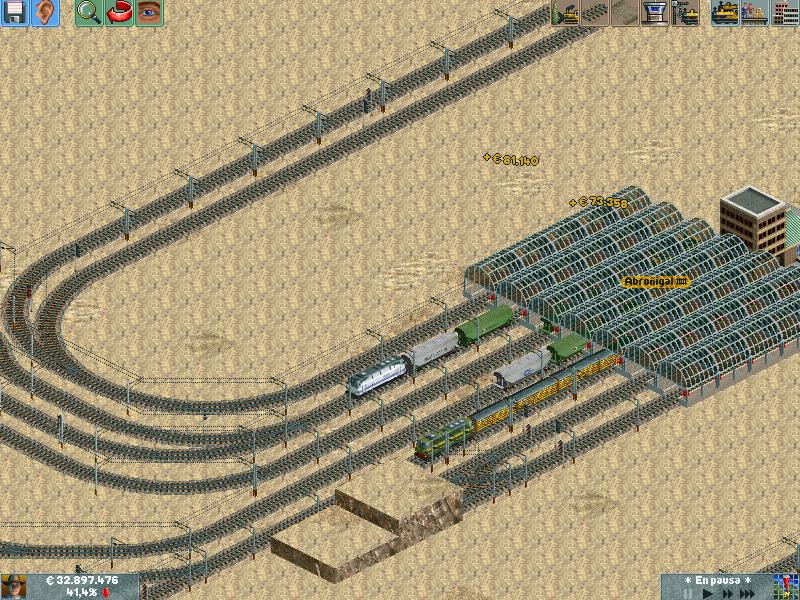
Task: Click the company owner portrait
Action: (14, 586)
